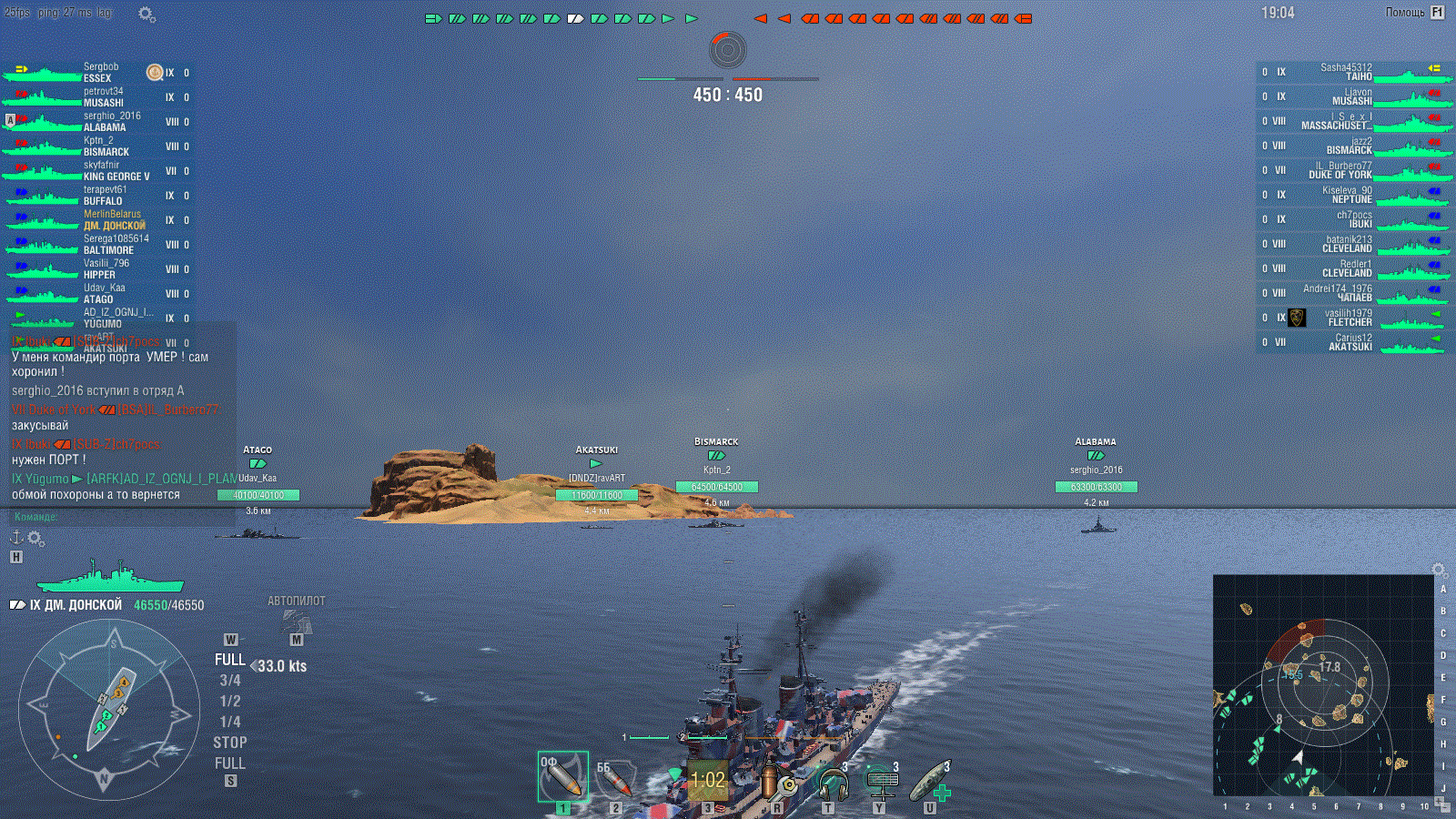Use the Hydroacoustic Search headphones consumable

(x=832, y=781)
